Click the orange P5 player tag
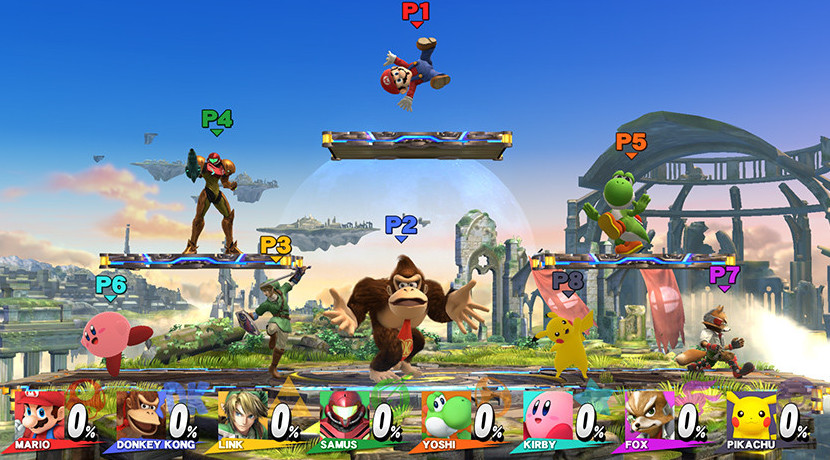This screenshot has height=460, width=830. tap(631, 144)
